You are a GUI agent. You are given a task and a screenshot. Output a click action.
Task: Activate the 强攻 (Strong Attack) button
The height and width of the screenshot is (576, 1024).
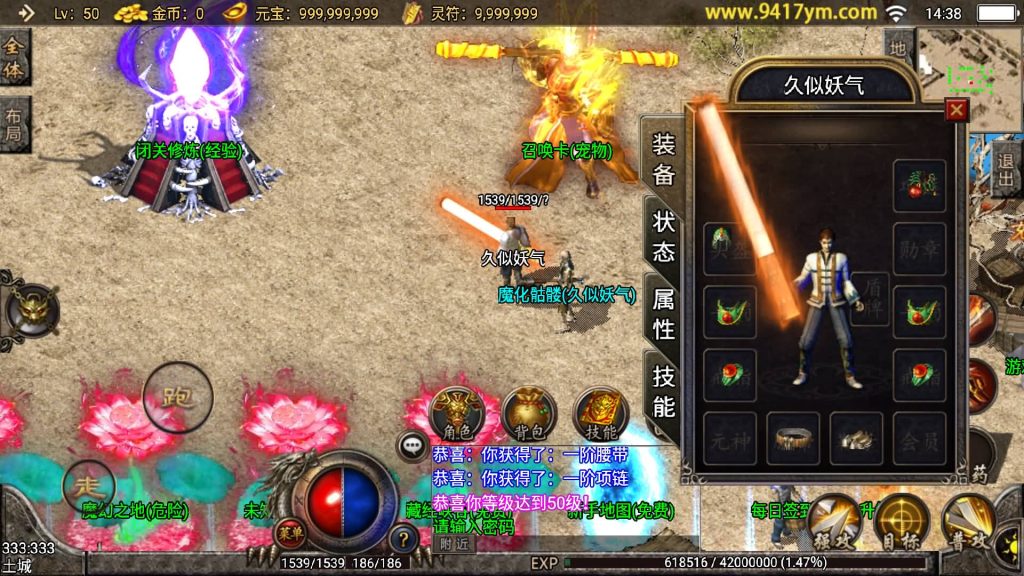tap(833, 521)
